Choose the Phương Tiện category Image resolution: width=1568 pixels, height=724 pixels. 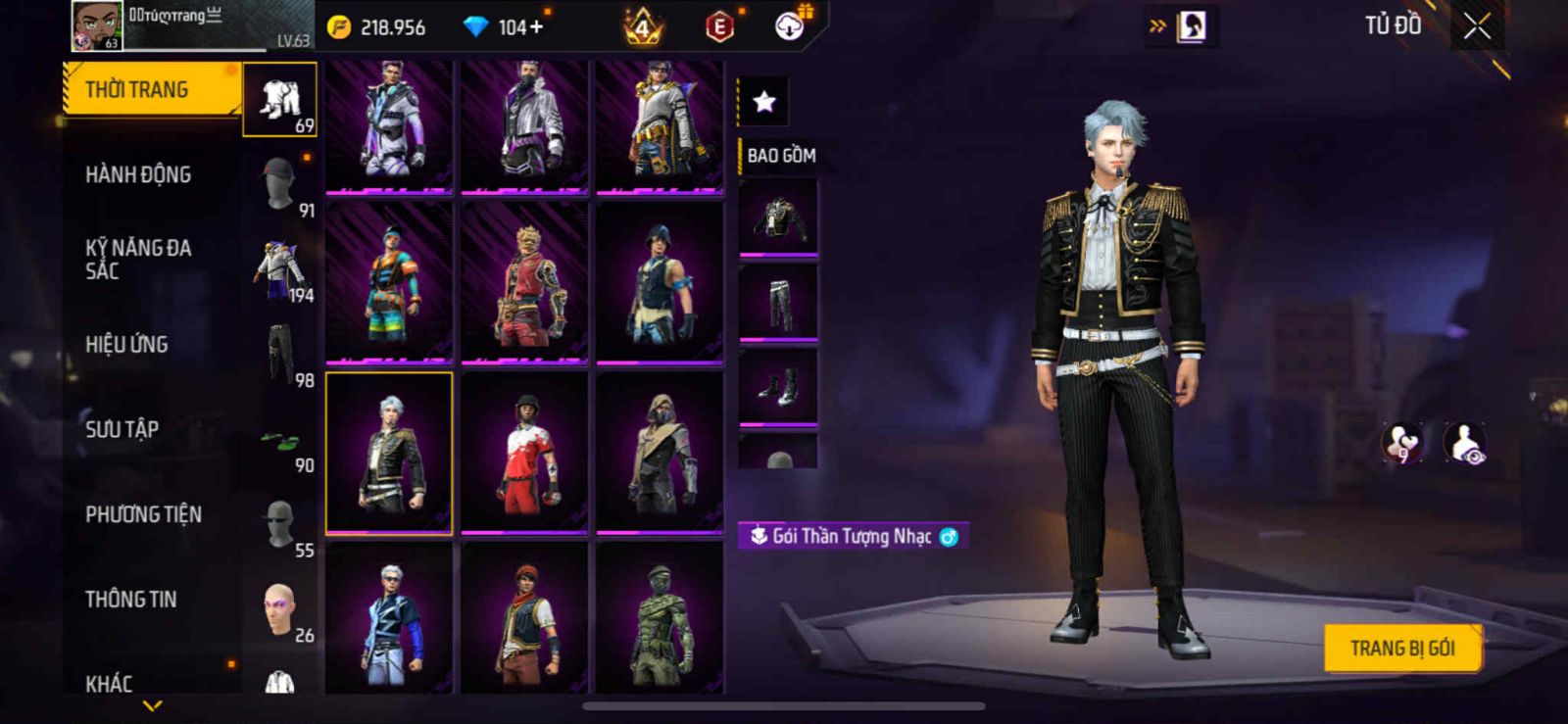[143, 514]
